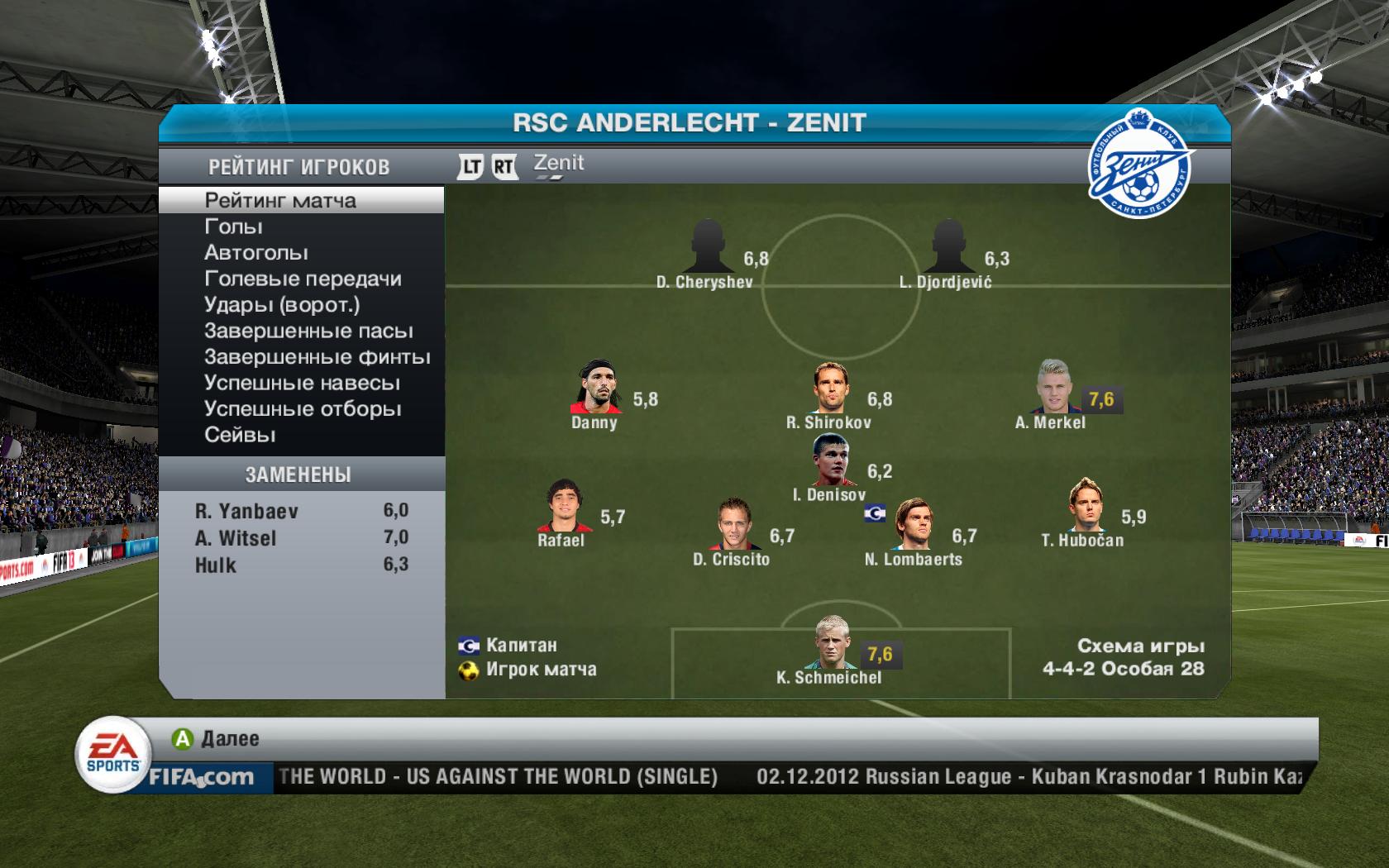Click substituted player A. Witsel row

301,538
